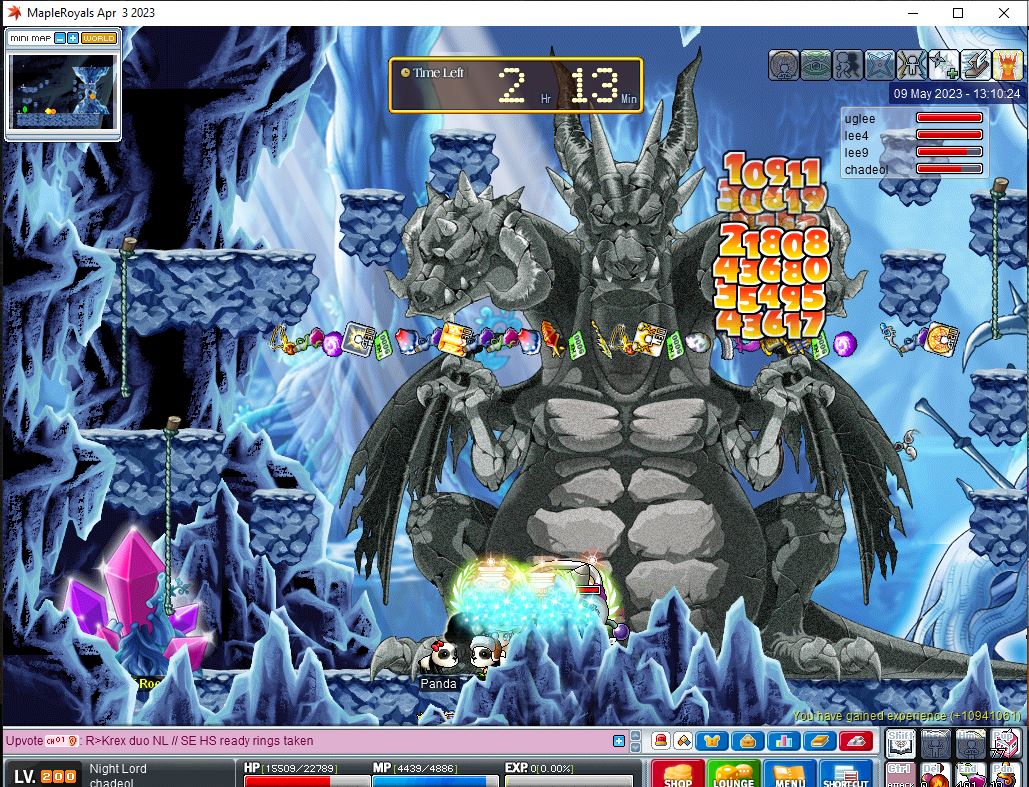Open the World map from minimap
The height and width of the screenshot is (787, 1029).
(99, 38)
